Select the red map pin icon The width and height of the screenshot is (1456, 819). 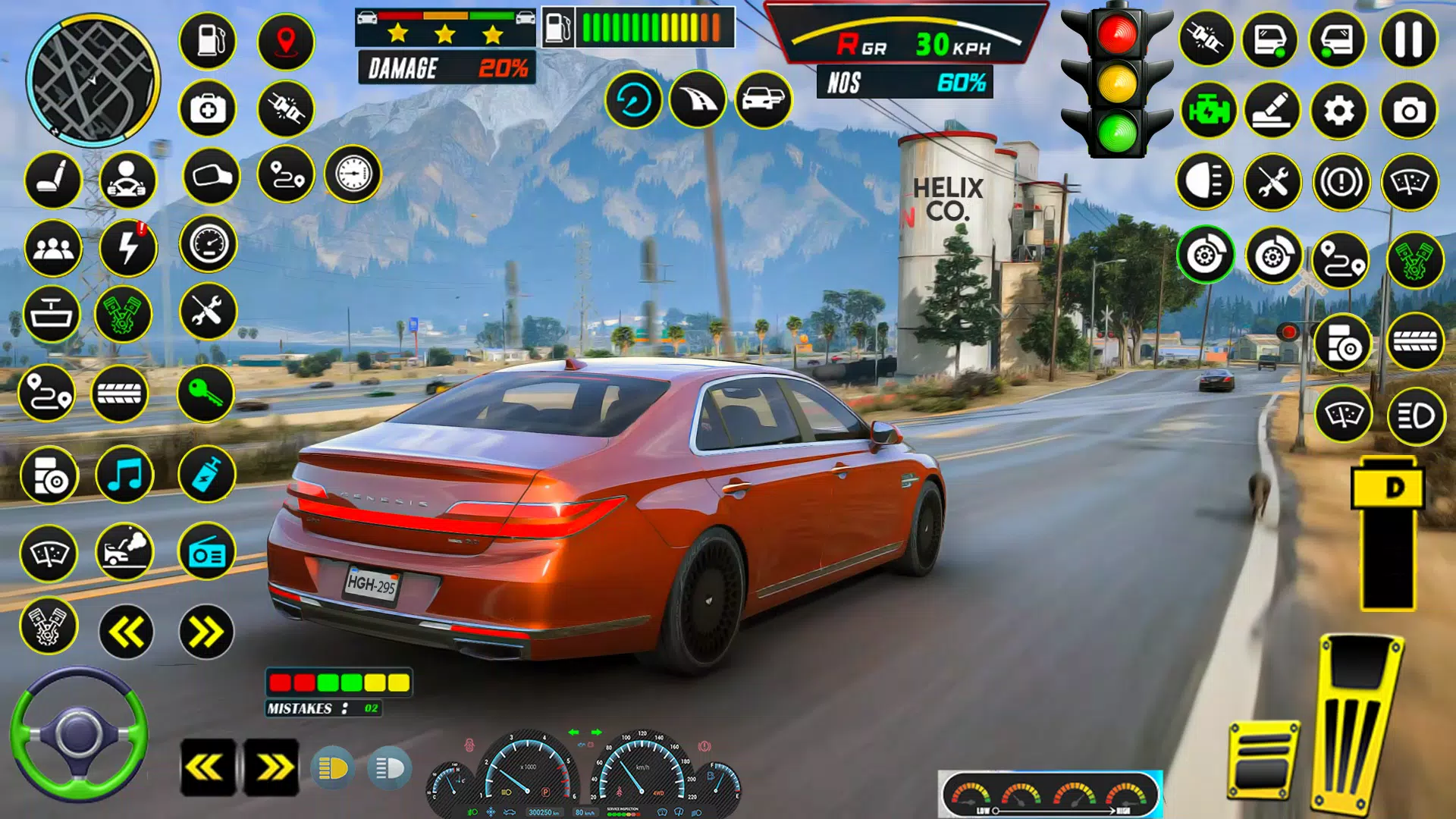286,40
